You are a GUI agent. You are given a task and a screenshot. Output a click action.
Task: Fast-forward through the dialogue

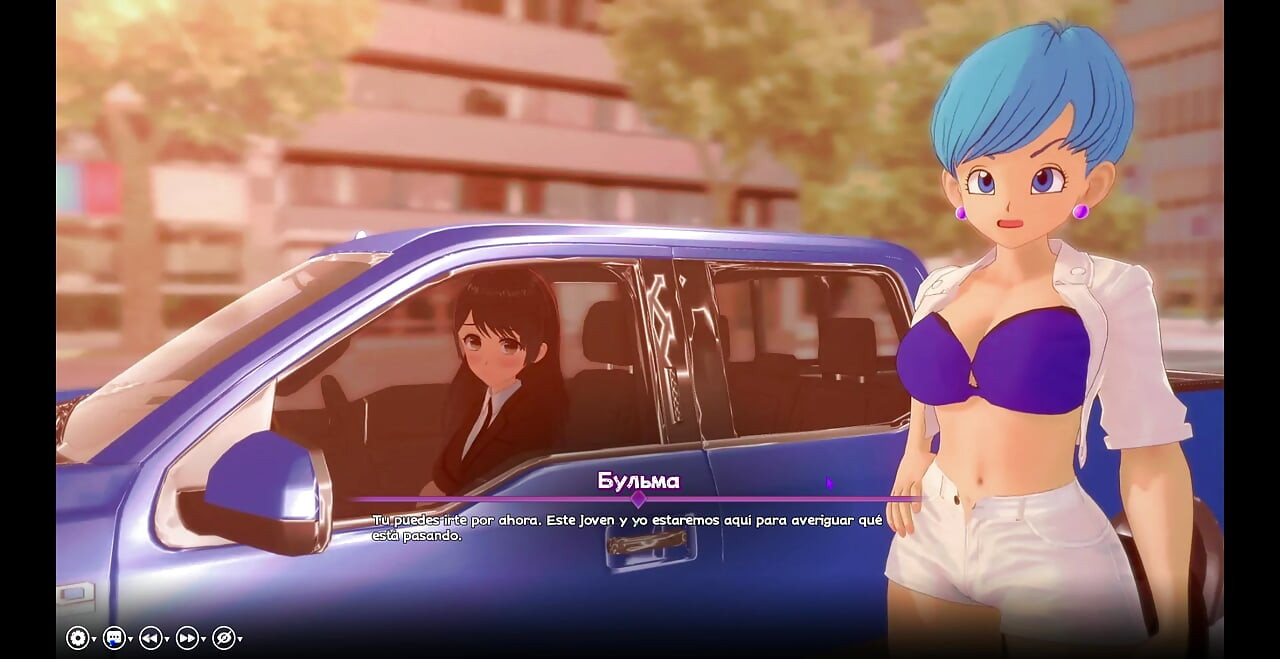(x=187, y=638)
